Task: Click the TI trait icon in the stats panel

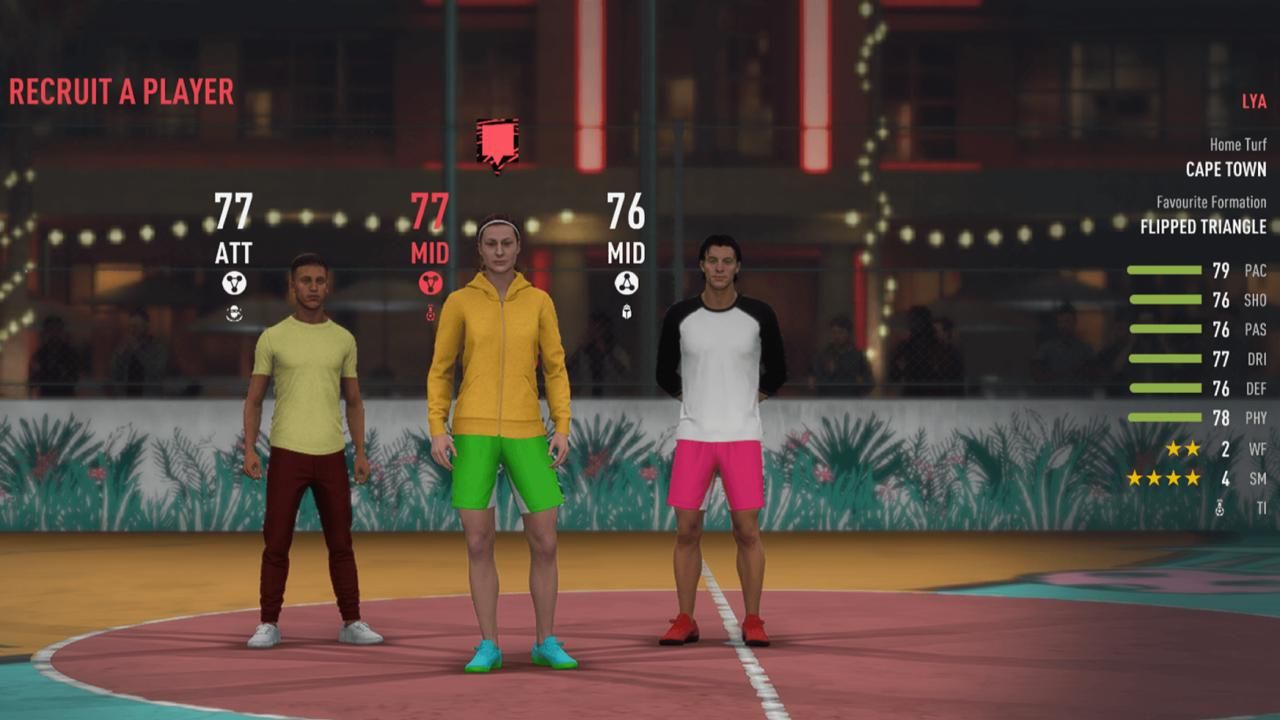Action: (1220, 506)
